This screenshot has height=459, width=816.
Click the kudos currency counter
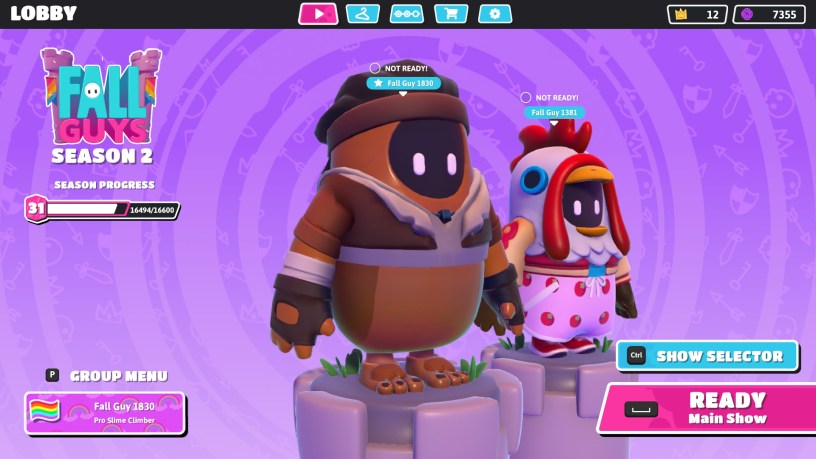[x=769, y=14]
